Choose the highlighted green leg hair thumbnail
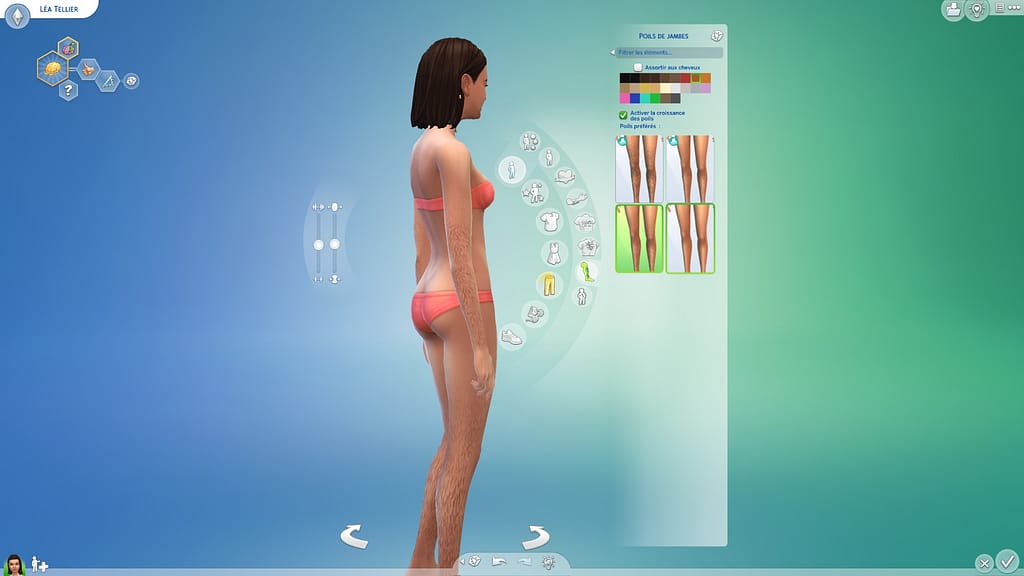 (639, 238)
